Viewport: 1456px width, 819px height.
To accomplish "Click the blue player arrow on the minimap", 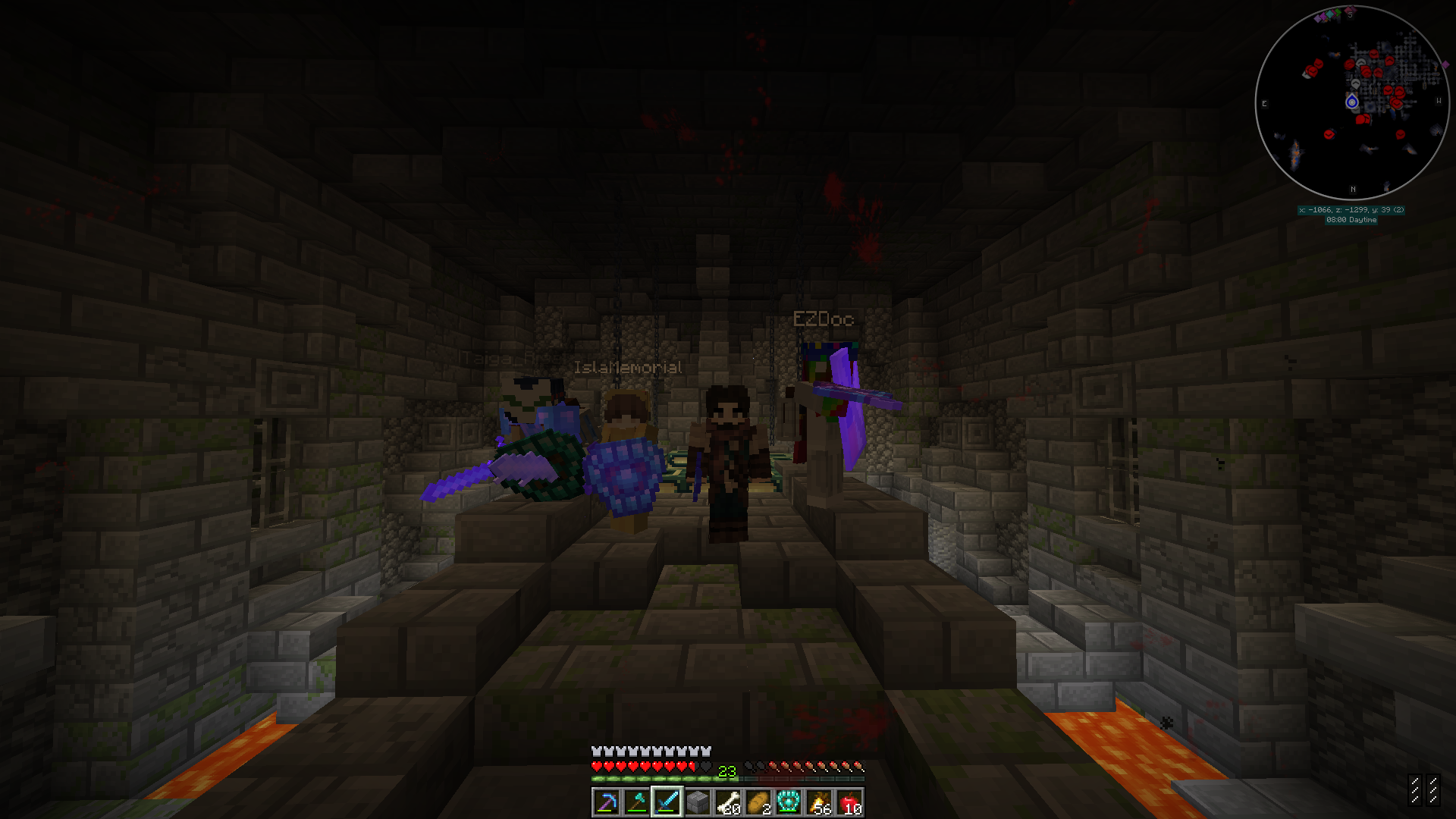I will pos(1352,102).
